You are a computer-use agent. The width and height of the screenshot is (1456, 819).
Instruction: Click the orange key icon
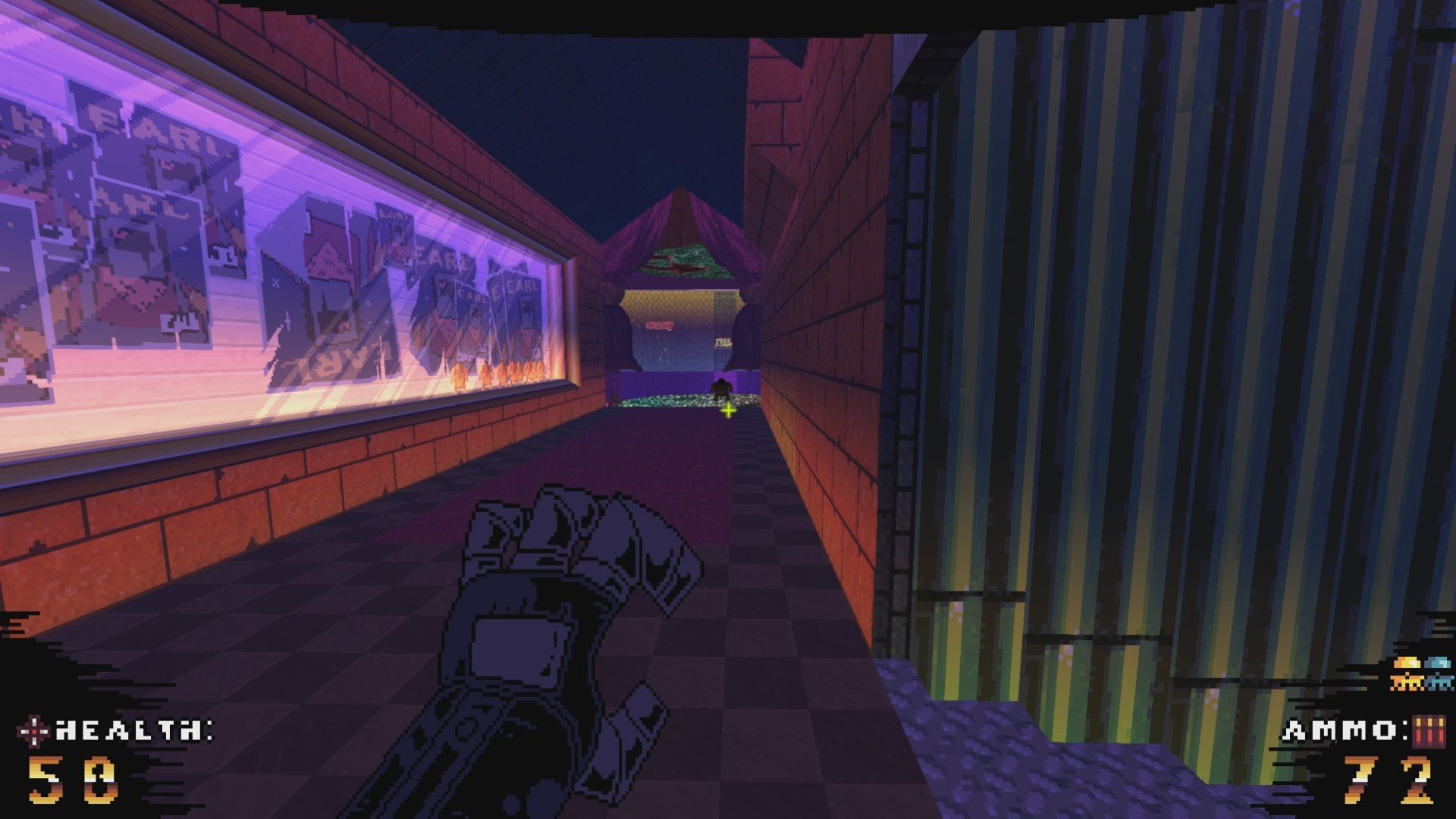click(x=1406, y=673)
